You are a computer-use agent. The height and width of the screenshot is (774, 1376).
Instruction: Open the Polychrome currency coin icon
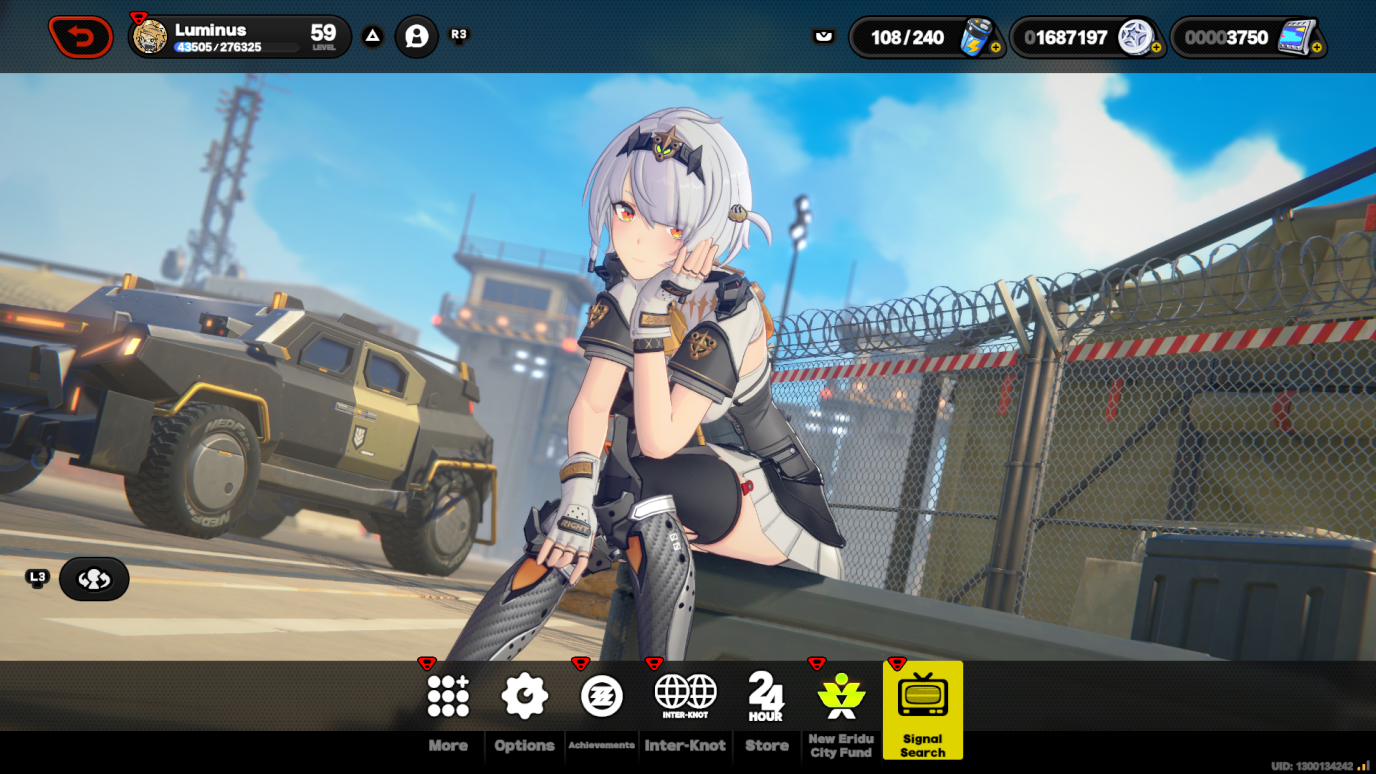(x=1134, y=35)
